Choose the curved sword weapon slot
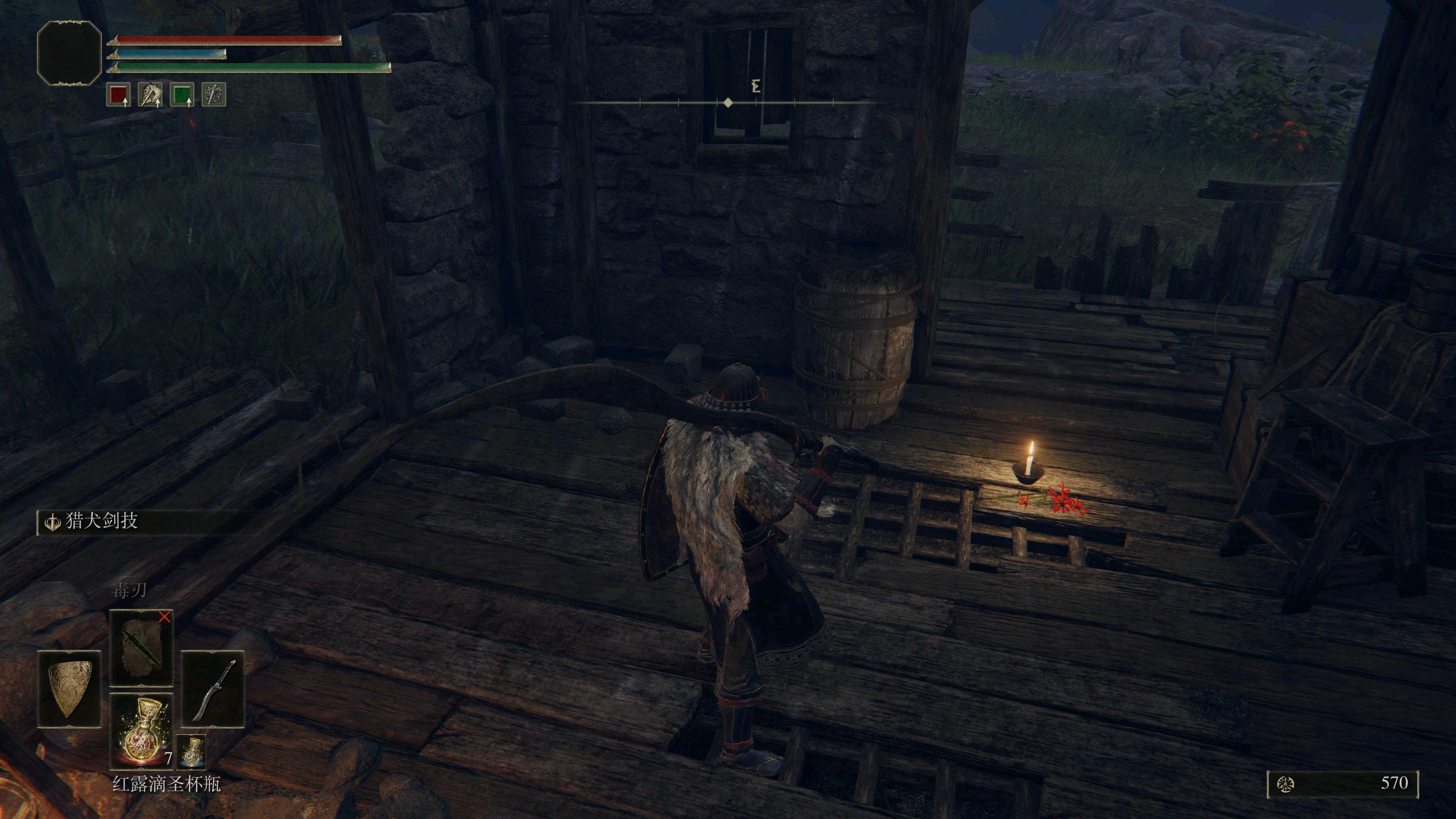The height and width of the screenshot is (819, 1456). coord(212,689)
